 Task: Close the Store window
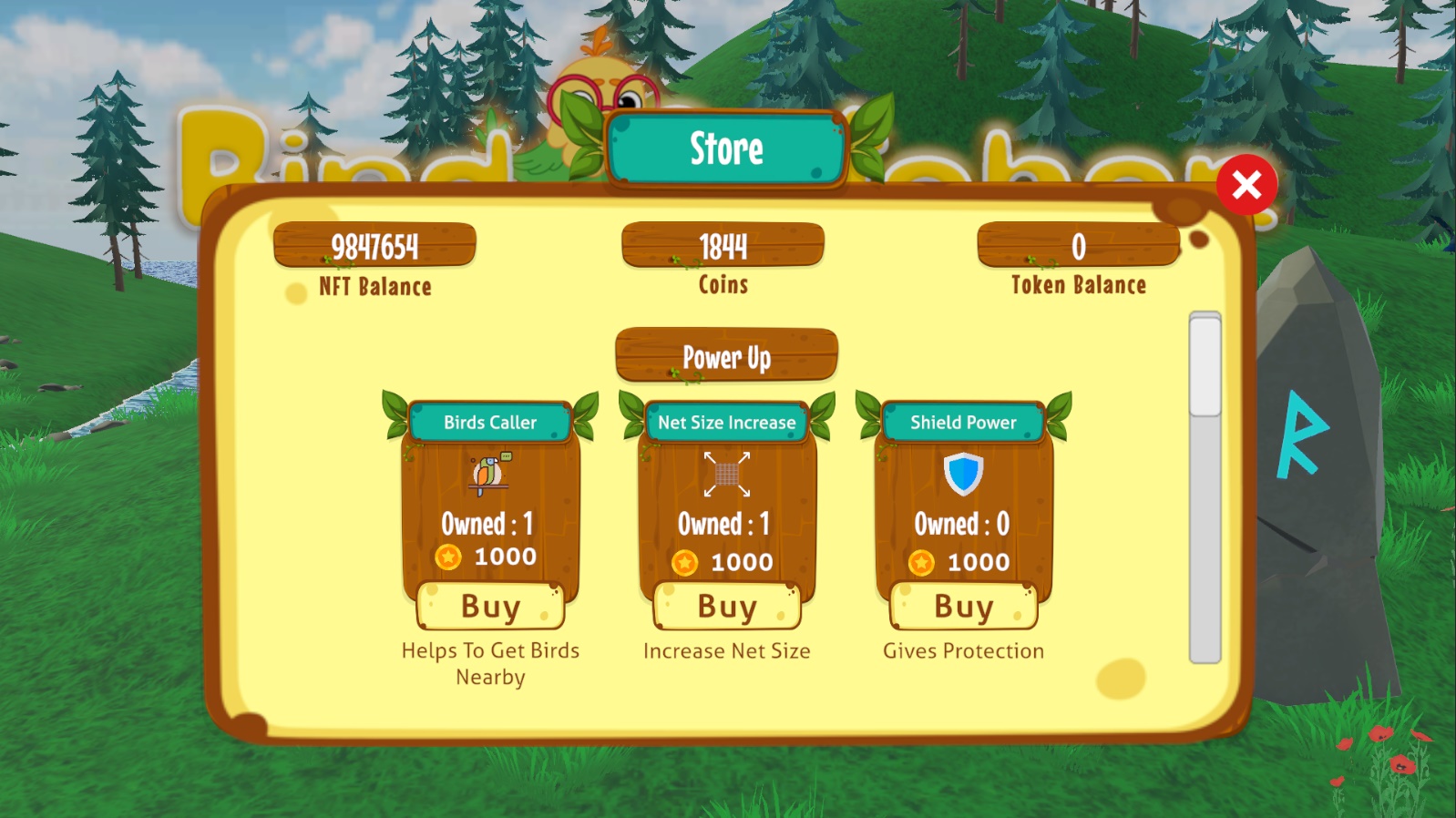1246,185
